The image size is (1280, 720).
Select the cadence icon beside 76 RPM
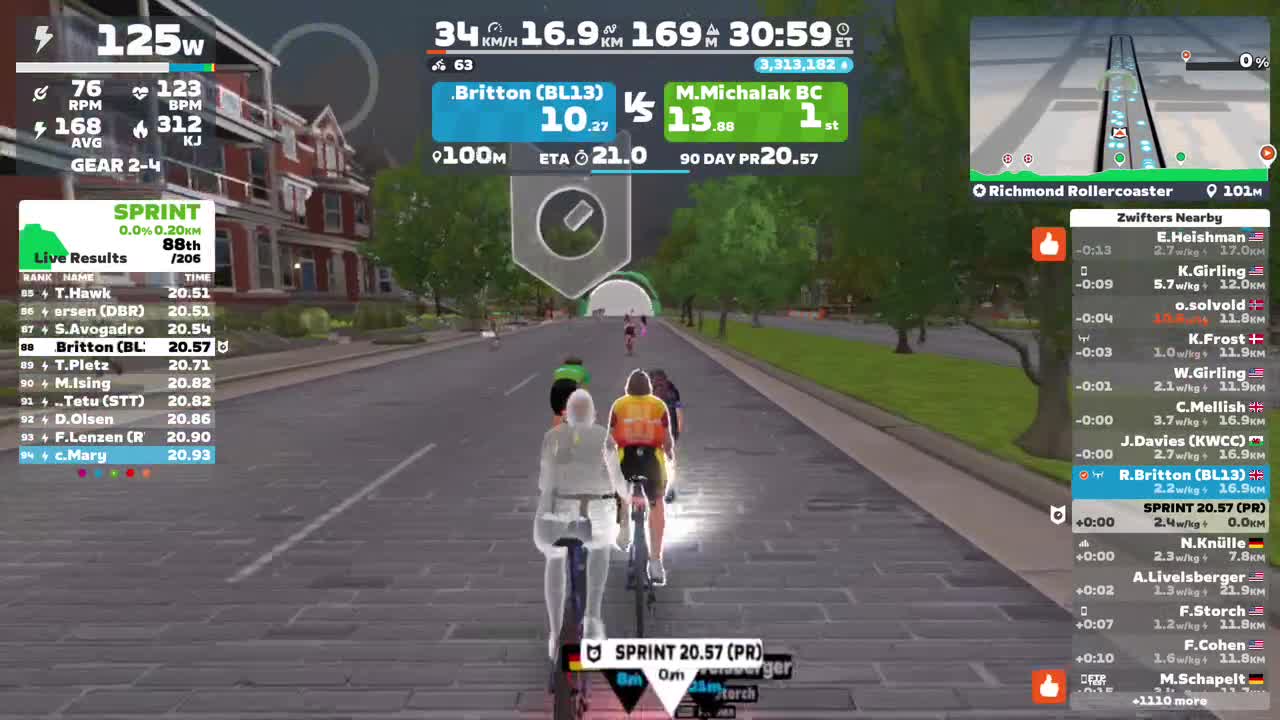41,92
